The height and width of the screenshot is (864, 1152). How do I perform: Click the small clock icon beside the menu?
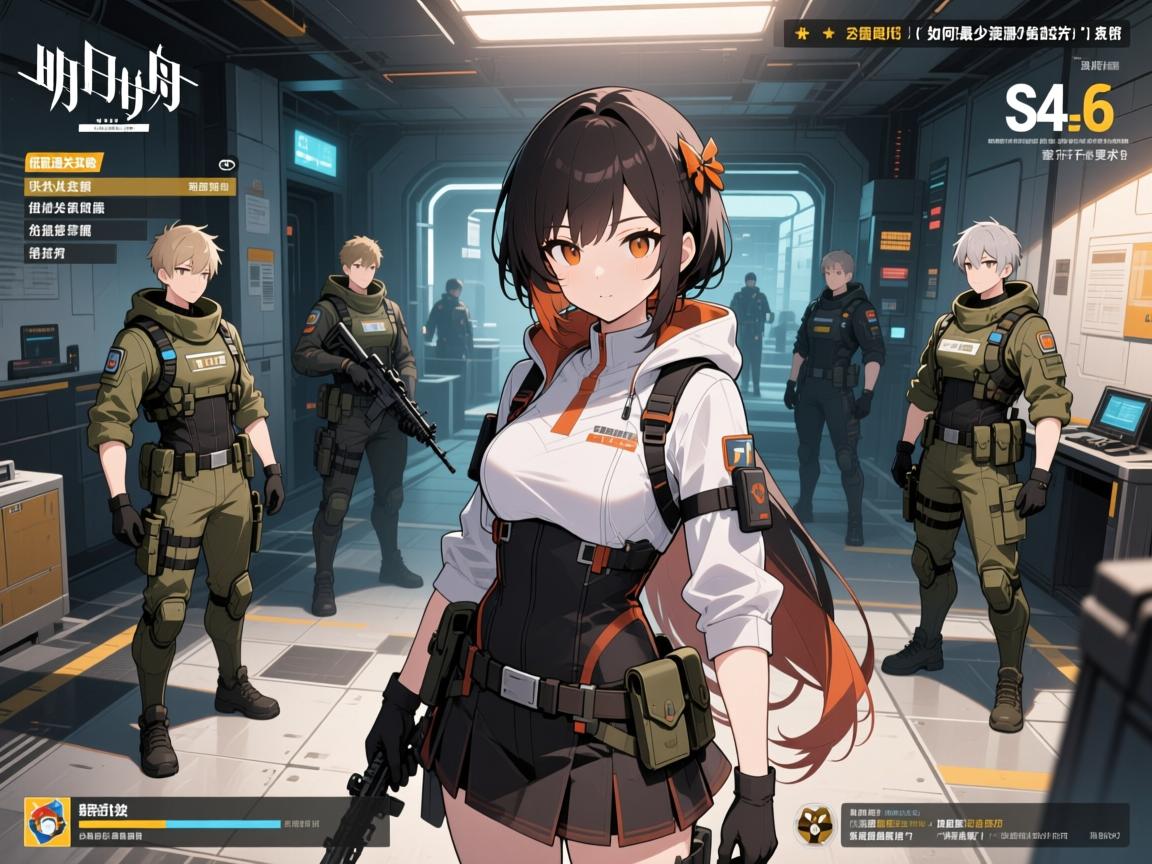[x=226, y=165]
